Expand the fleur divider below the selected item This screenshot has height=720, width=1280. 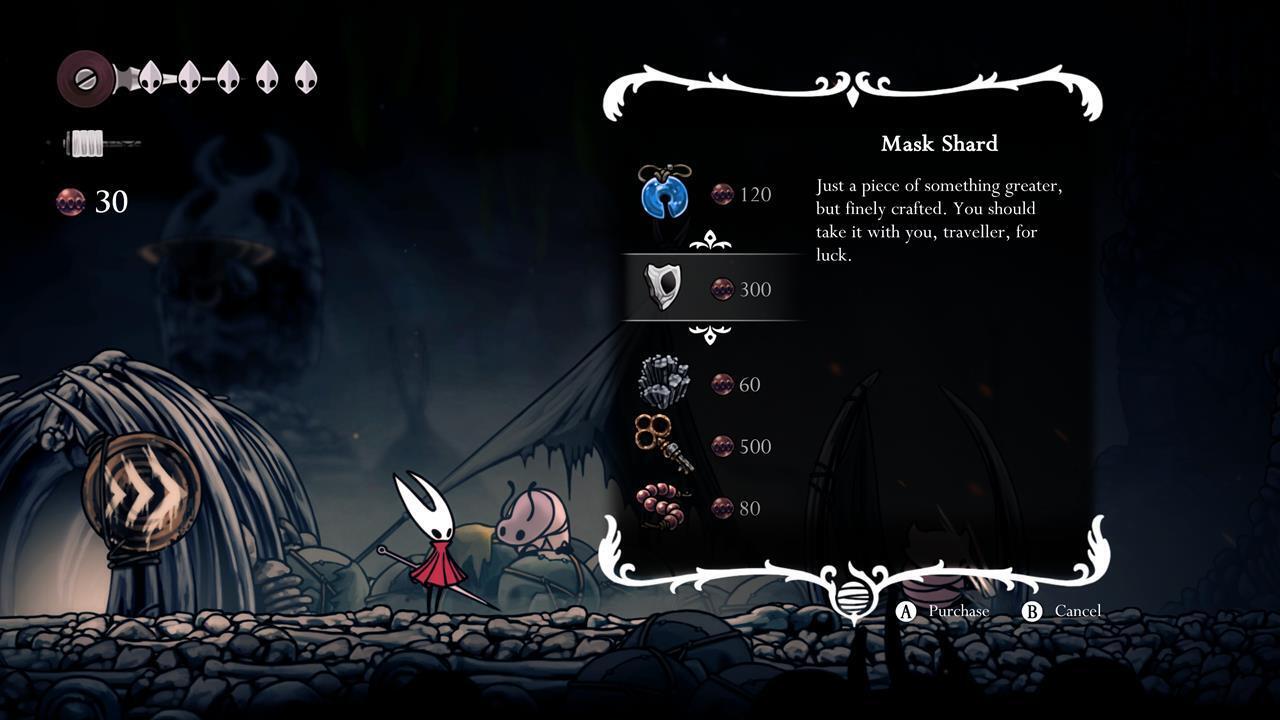pos(712,335)
